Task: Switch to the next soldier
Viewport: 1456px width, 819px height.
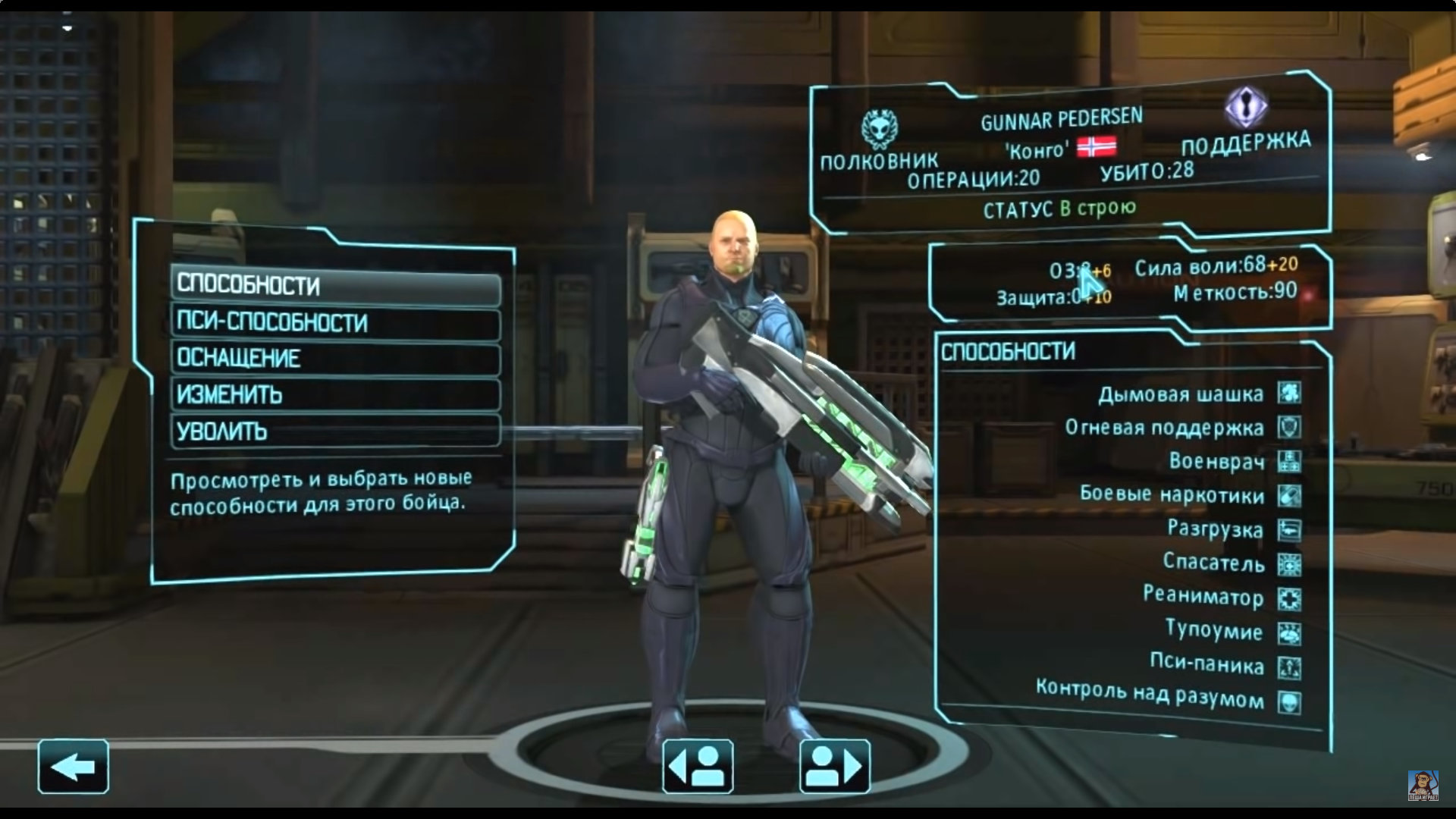Action: 834,767
